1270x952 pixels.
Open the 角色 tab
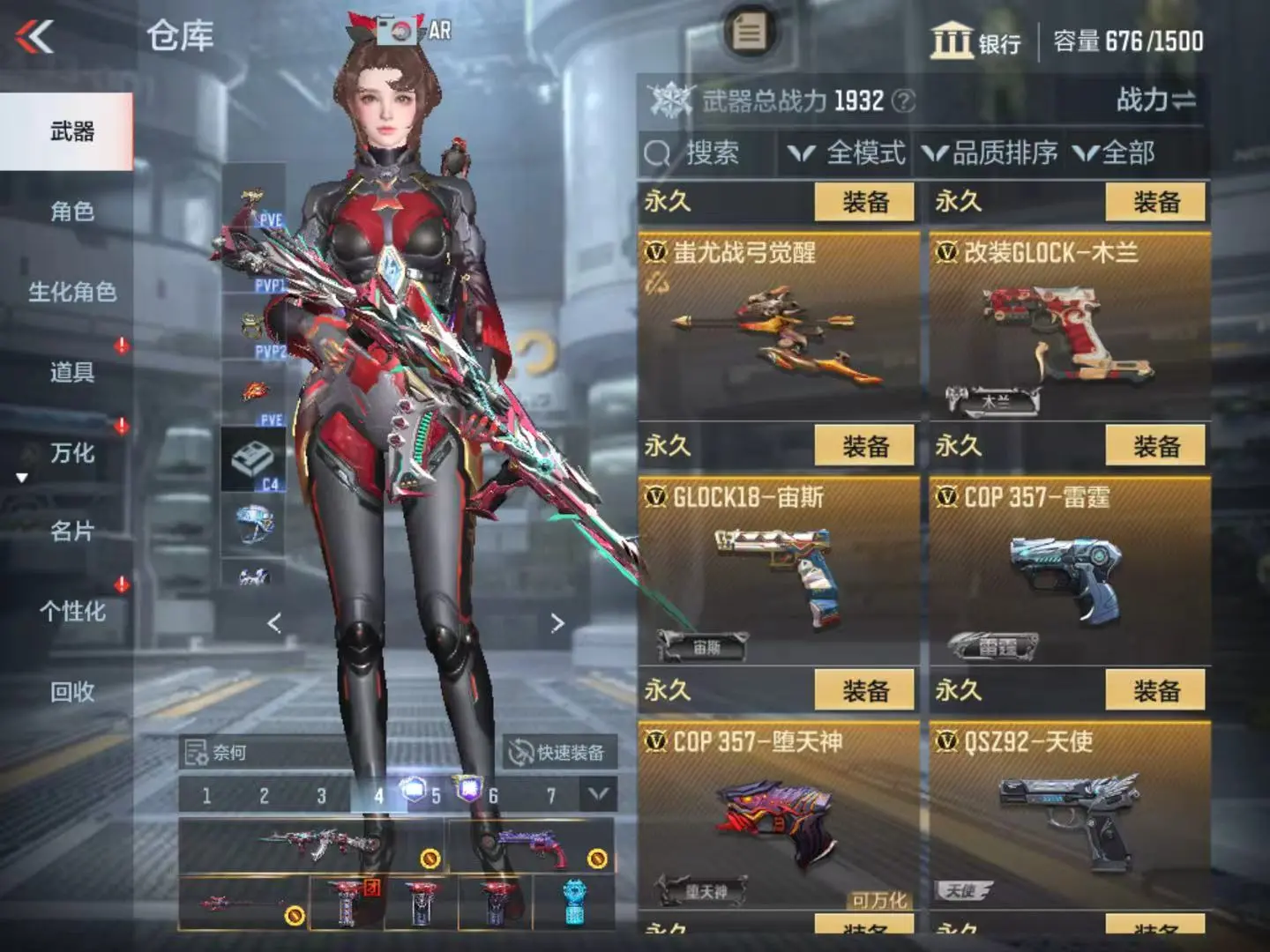click(x=71, y=212)
